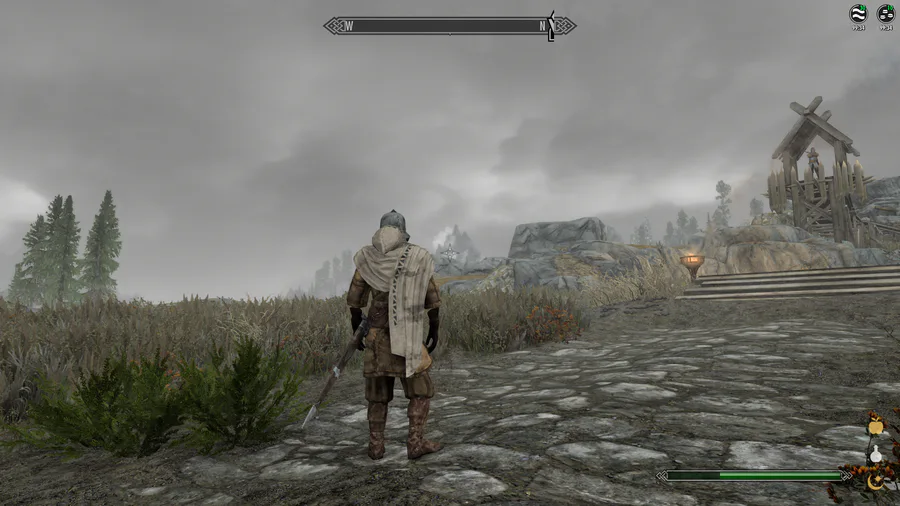
Task: Select the flask thirst indicator icon
Action: 876,454
